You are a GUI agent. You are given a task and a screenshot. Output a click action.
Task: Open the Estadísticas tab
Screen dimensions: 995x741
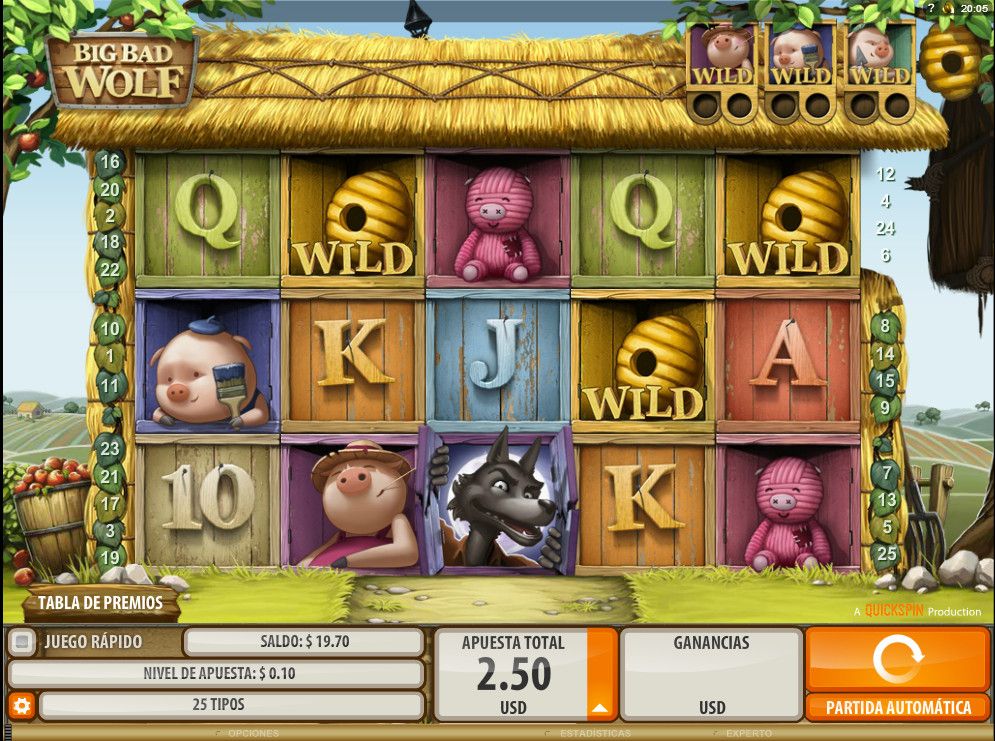point(595,734)
